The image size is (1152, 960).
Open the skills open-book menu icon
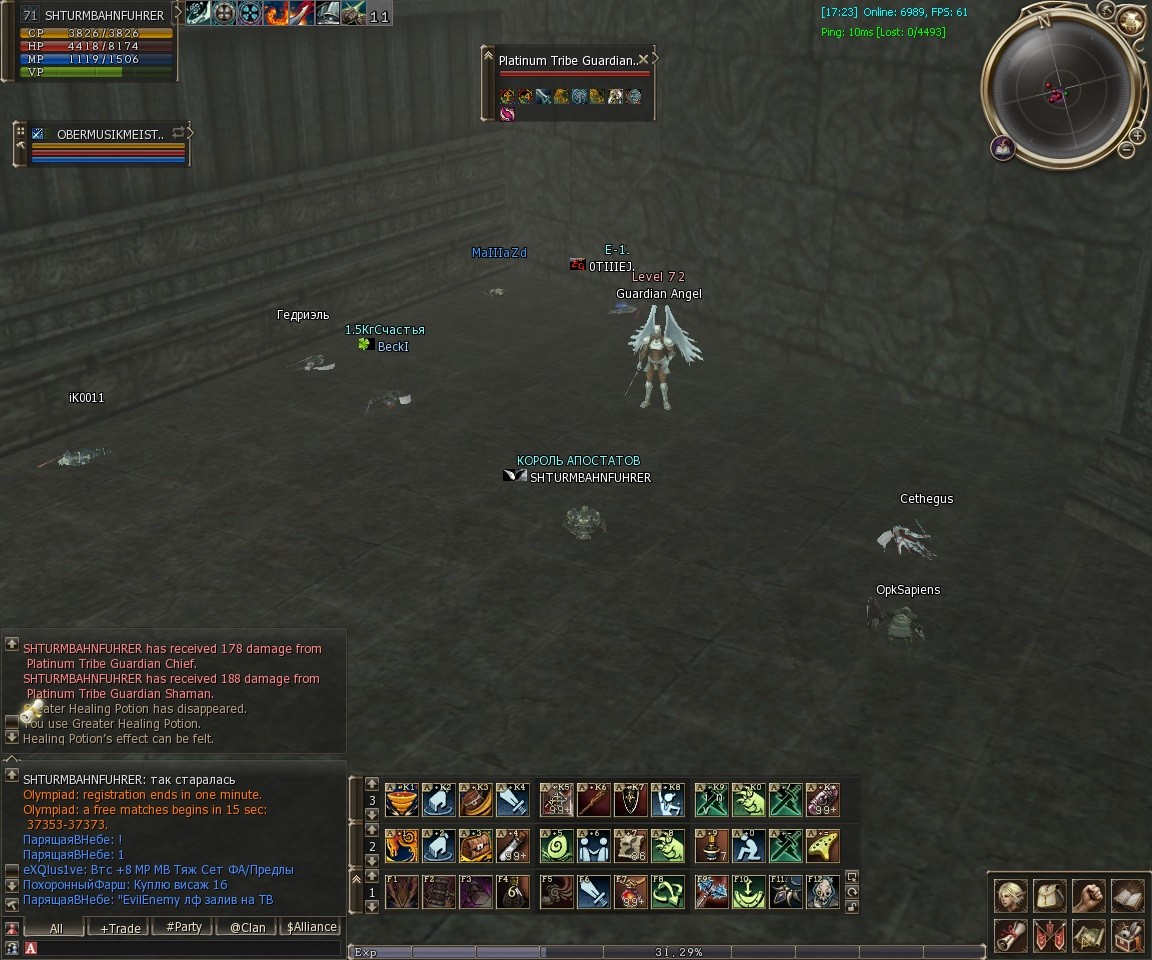(x=1127, y=896)
